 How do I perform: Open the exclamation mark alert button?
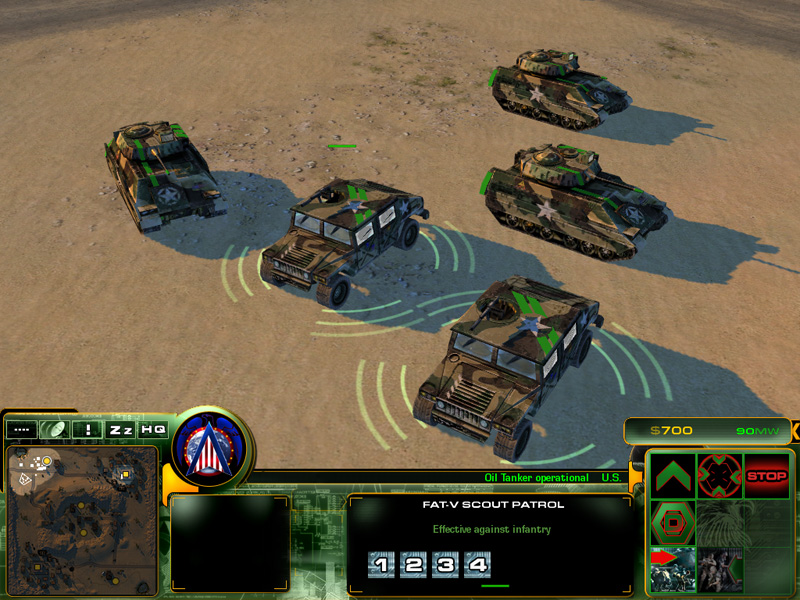(88, 429)
